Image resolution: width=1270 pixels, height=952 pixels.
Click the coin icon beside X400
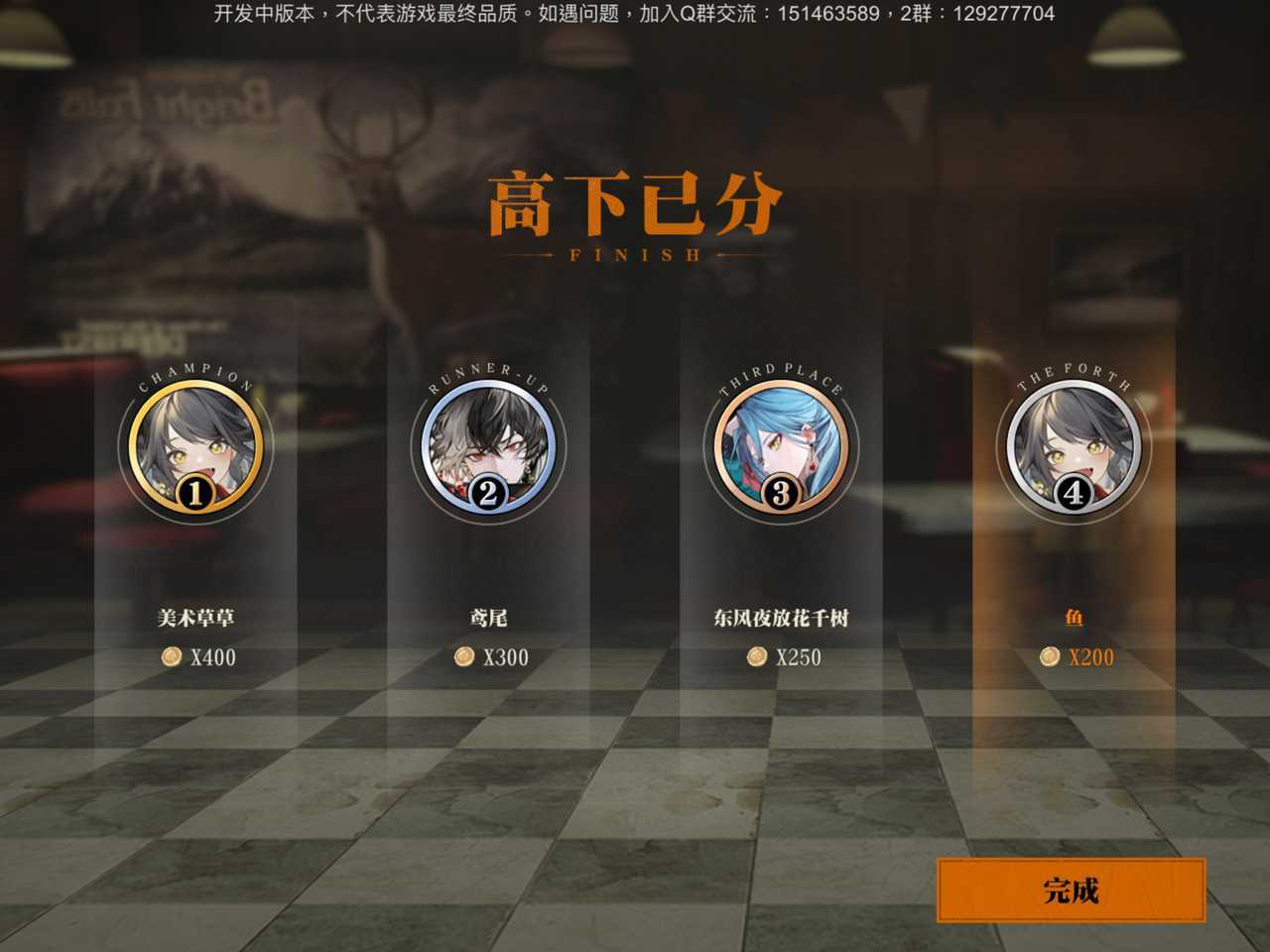(x=171, y=656)
